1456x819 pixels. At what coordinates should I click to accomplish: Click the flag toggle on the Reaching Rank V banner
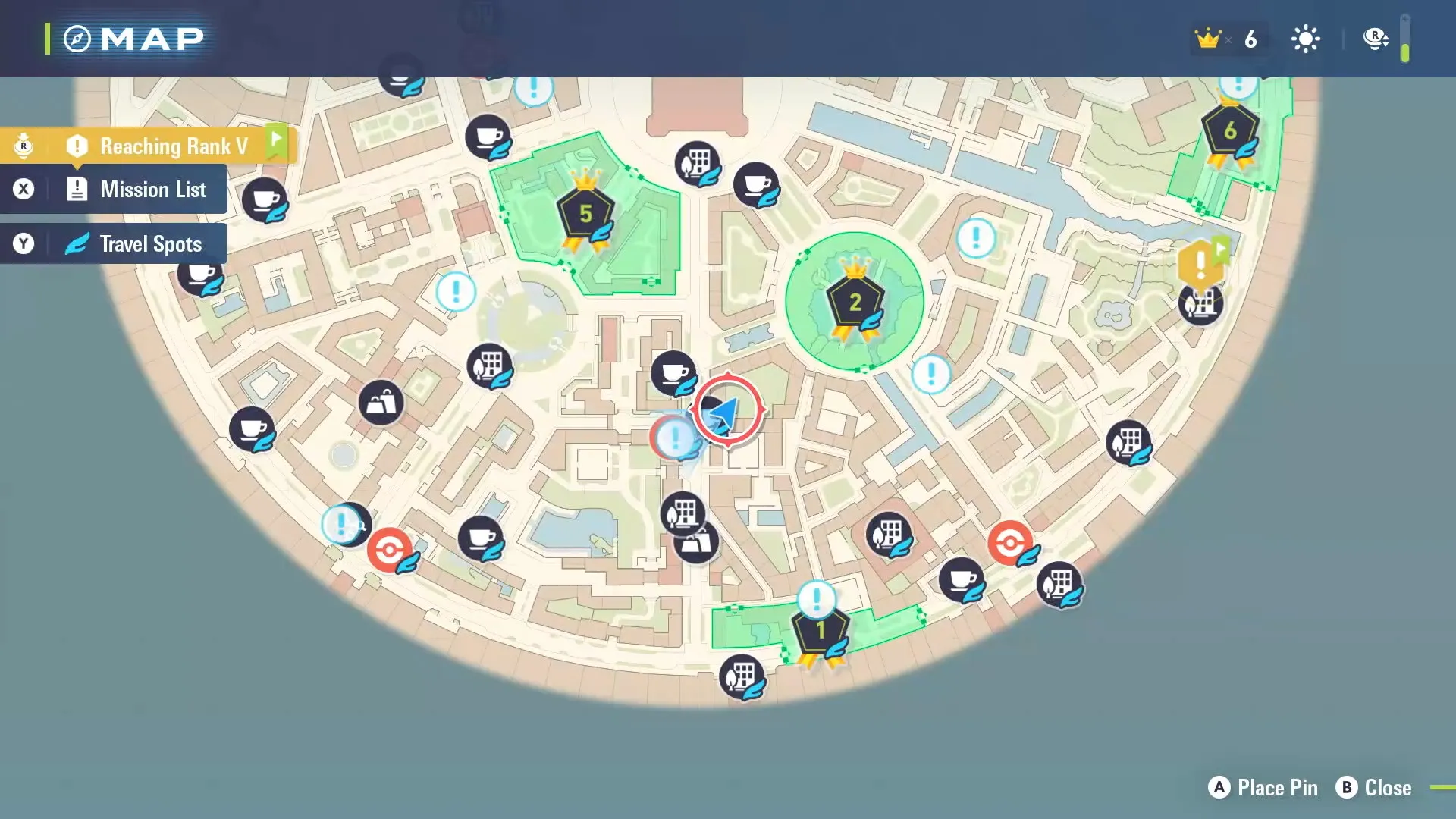coord(278,140)
